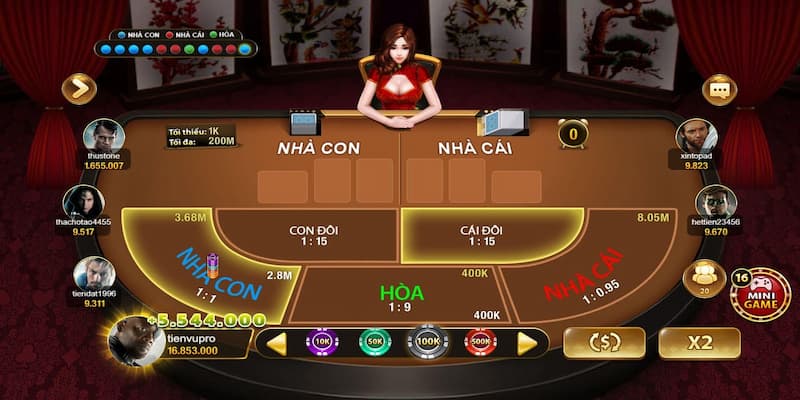Select the green 50K chip

coord(374,342)
